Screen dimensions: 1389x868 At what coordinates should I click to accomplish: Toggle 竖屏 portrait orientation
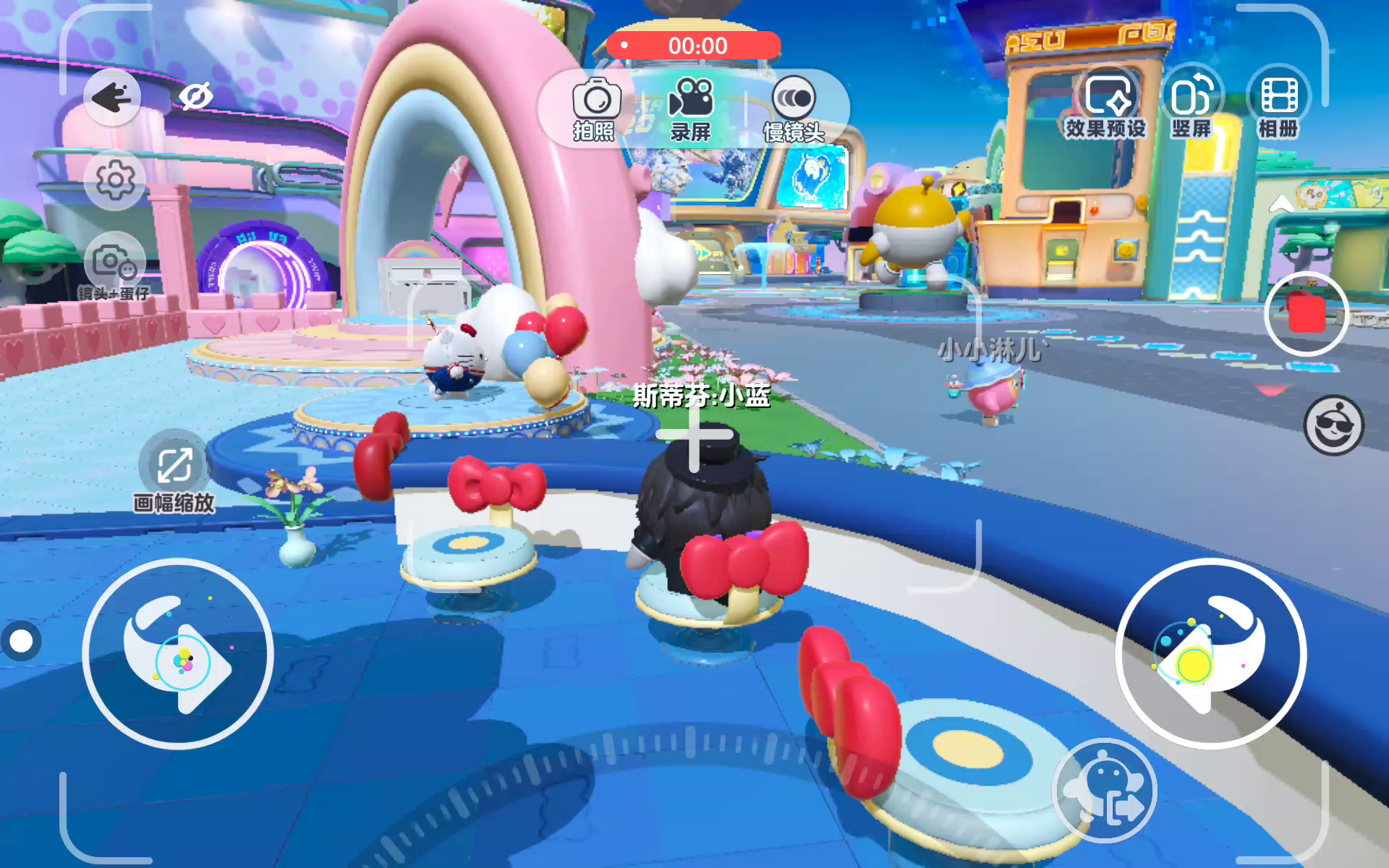click(1192, 105)
